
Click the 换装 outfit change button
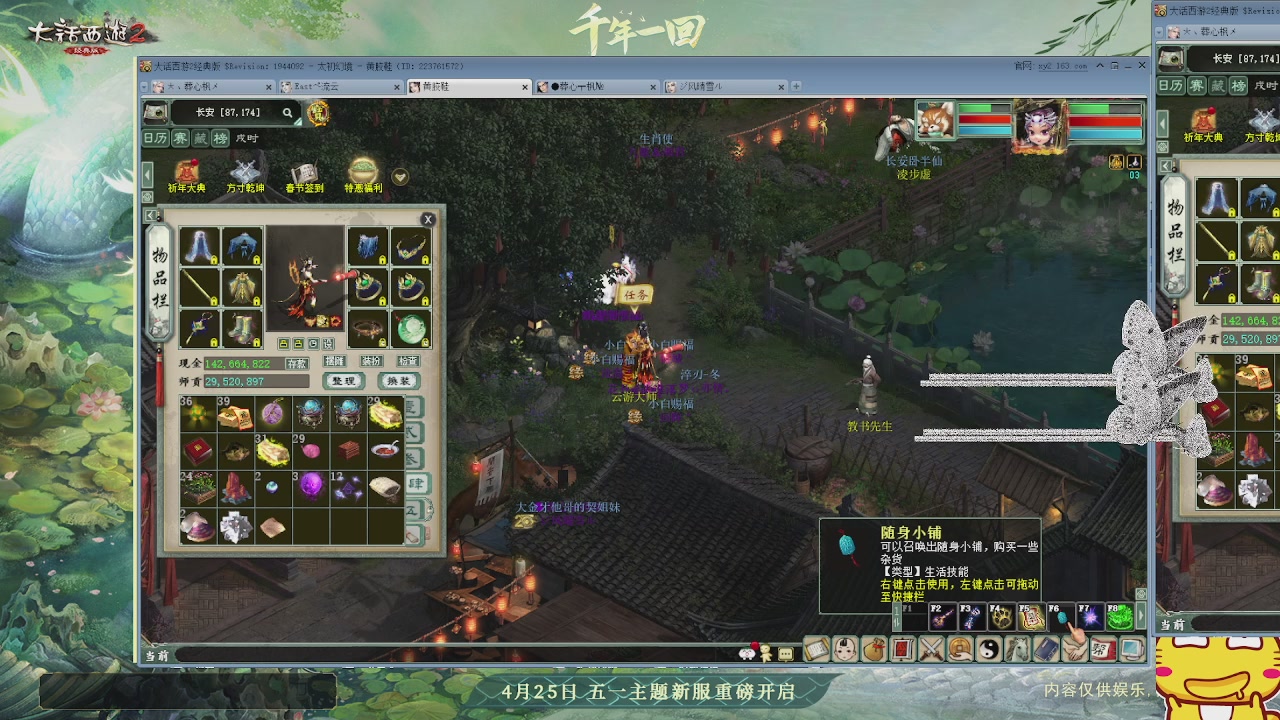tap(397, 380)
